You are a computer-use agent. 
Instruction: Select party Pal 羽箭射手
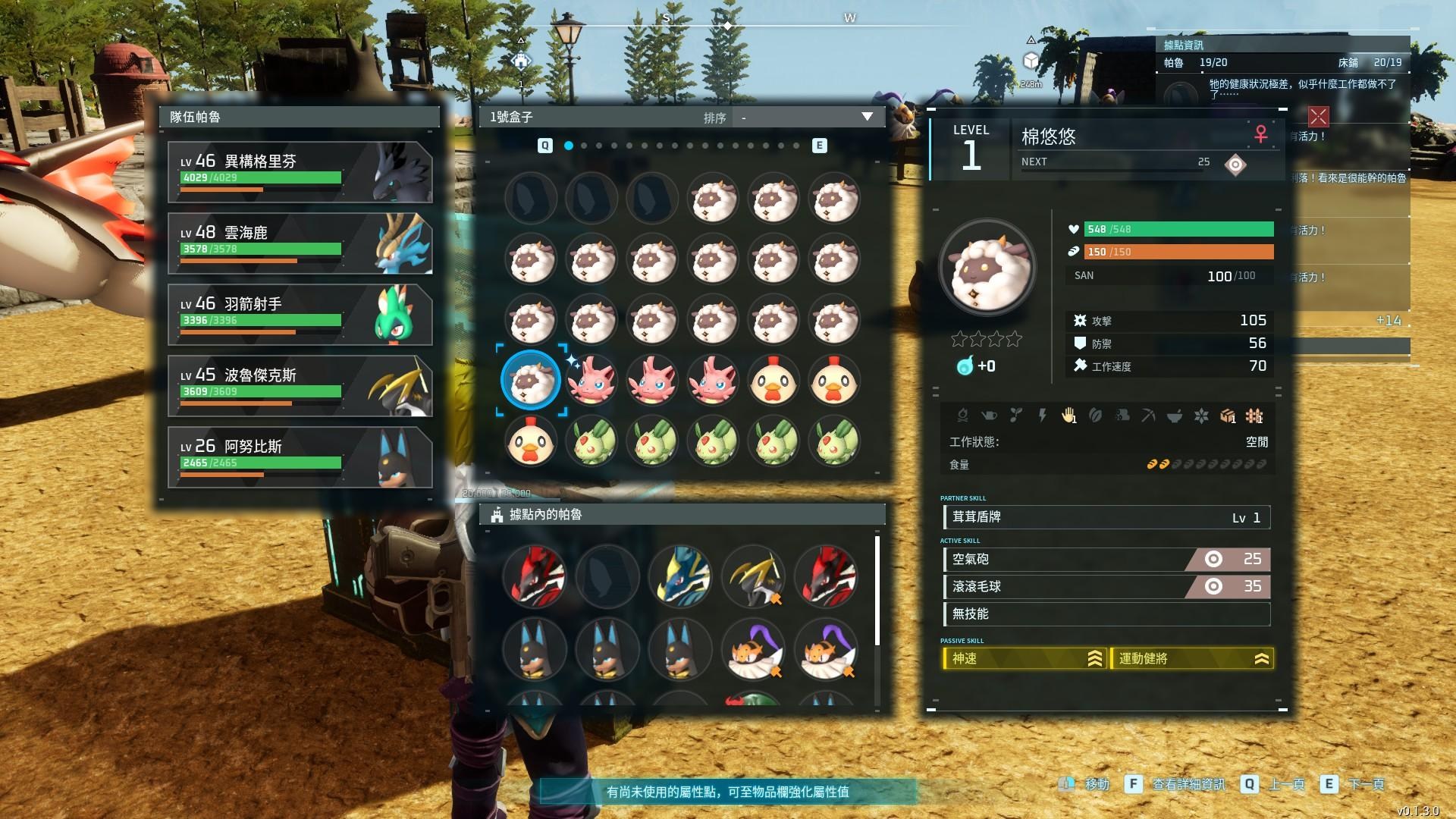click(x=300, y=315)
